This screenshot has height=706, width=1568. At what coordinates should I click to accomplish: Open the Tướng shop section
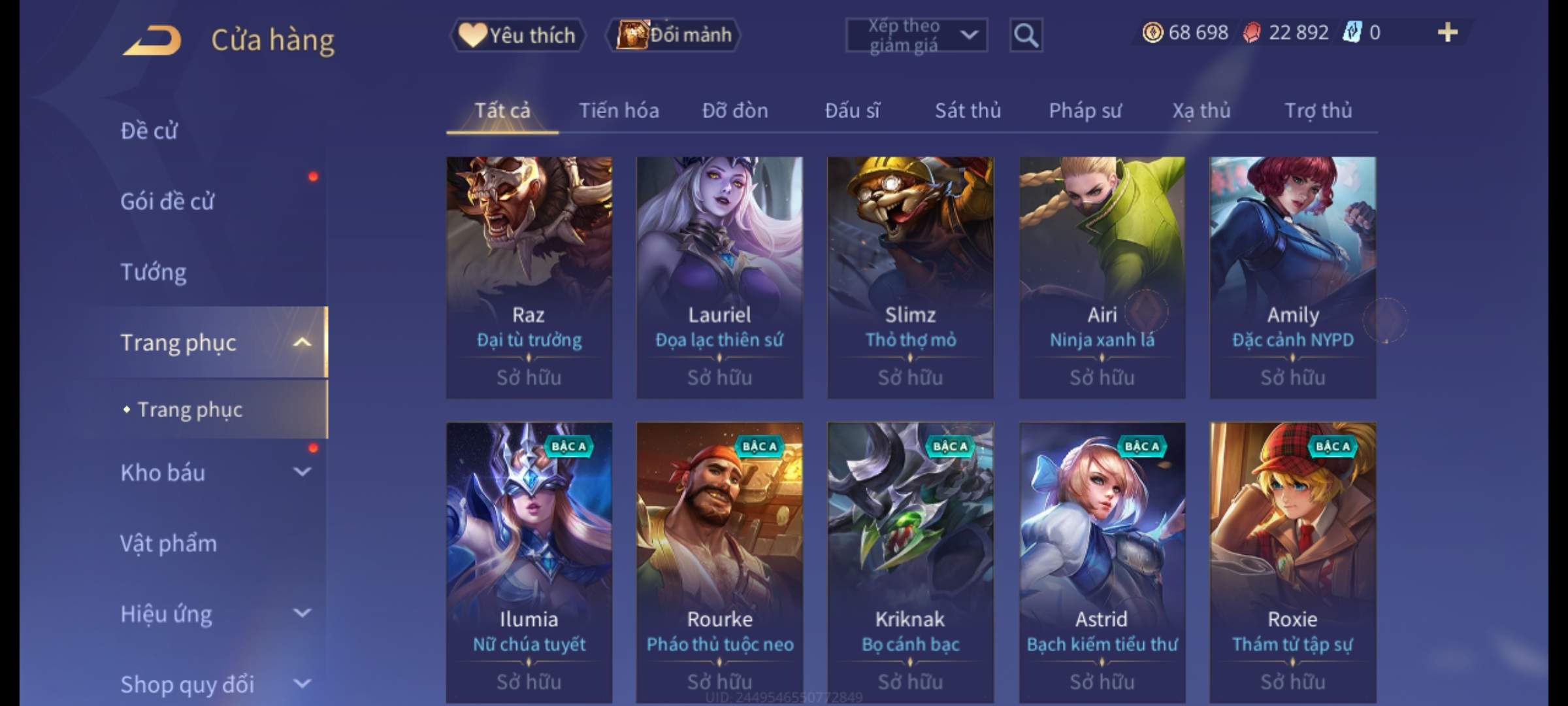point(154,272)
